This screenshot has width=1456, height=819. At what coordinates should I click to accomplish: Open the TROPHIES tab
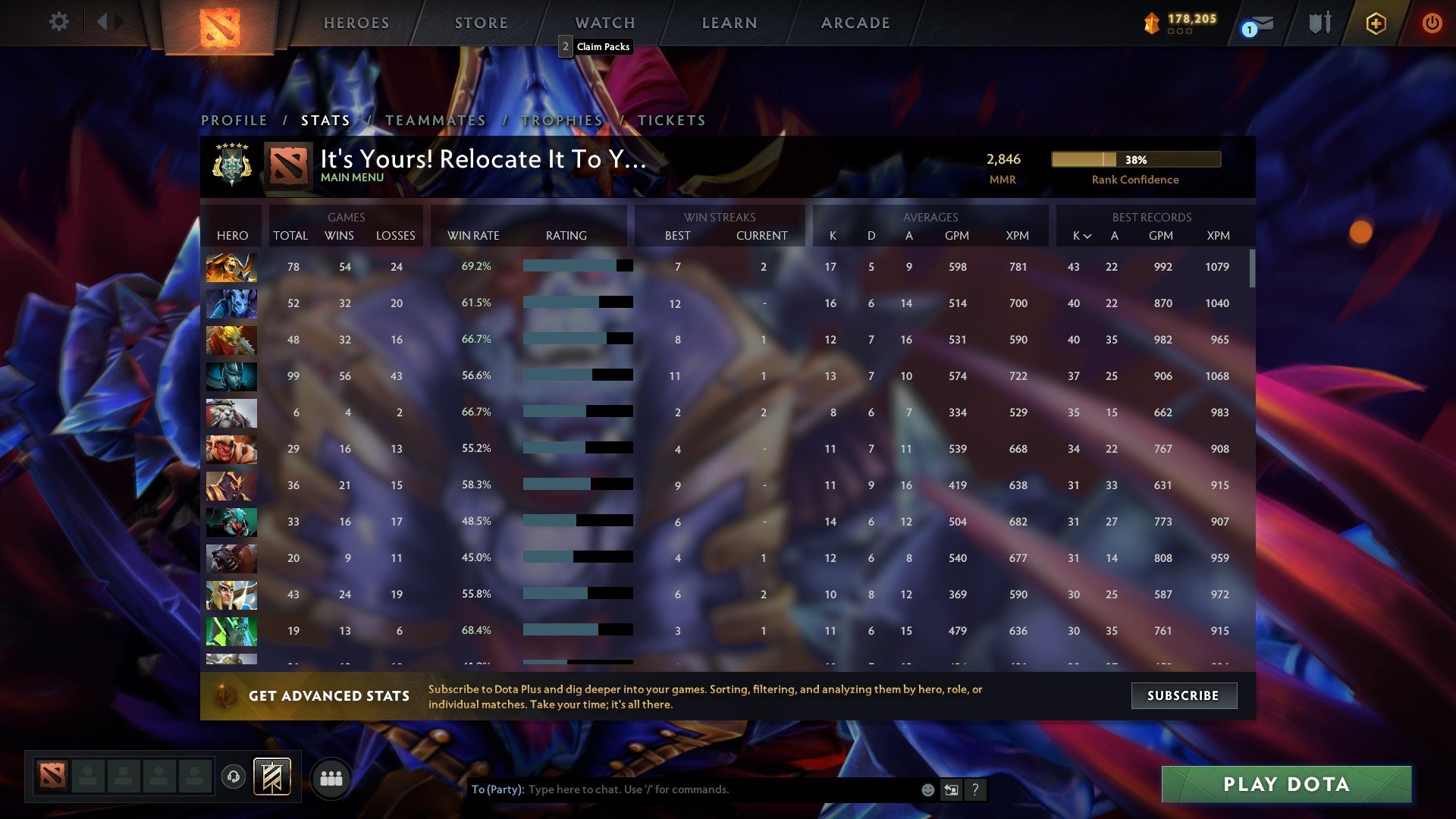(x=562, y=120)
